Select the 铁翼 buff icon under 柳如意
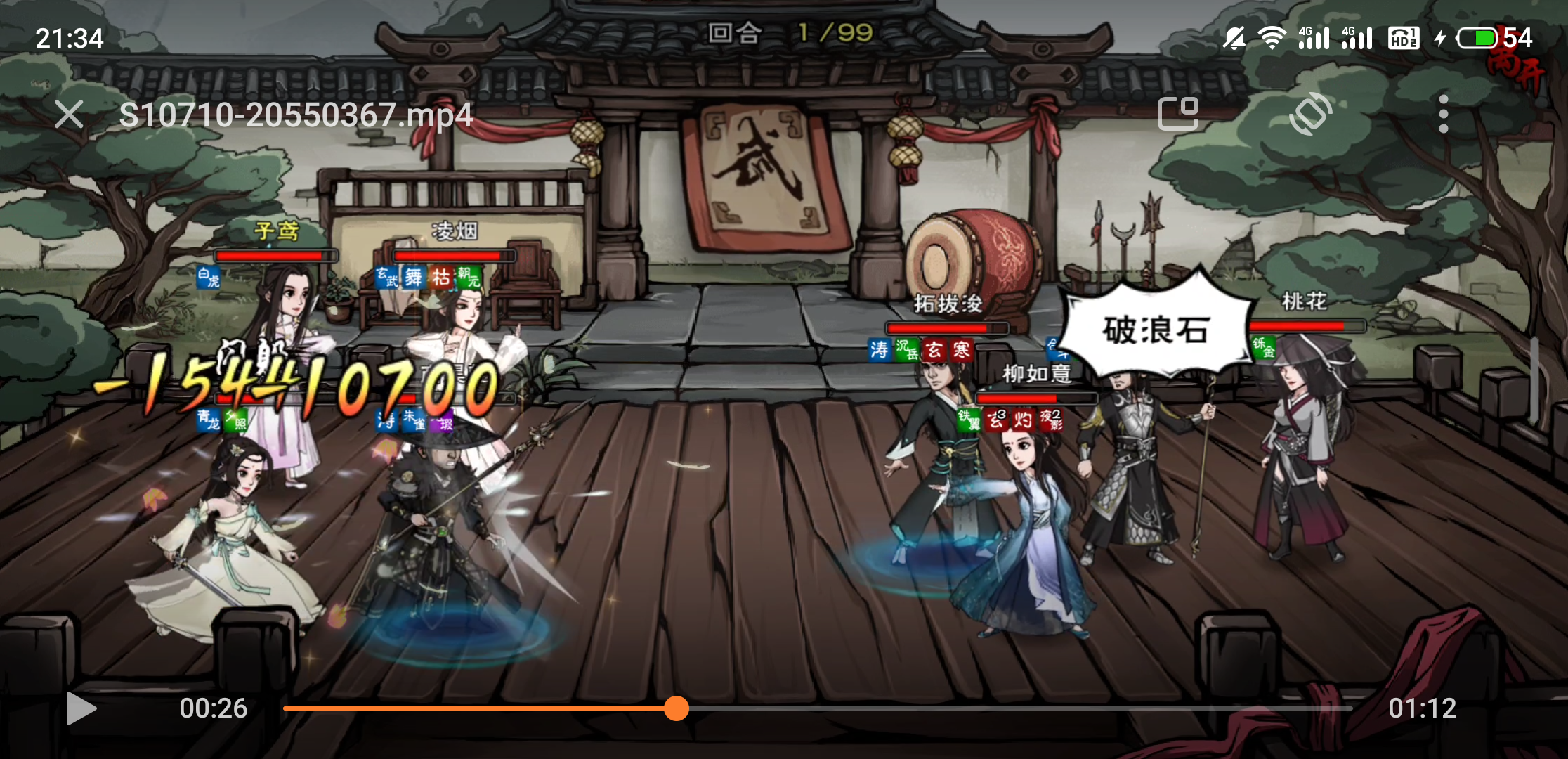Image resolution: width=1568 pixels, height=759 pixels. coord(968,420)
